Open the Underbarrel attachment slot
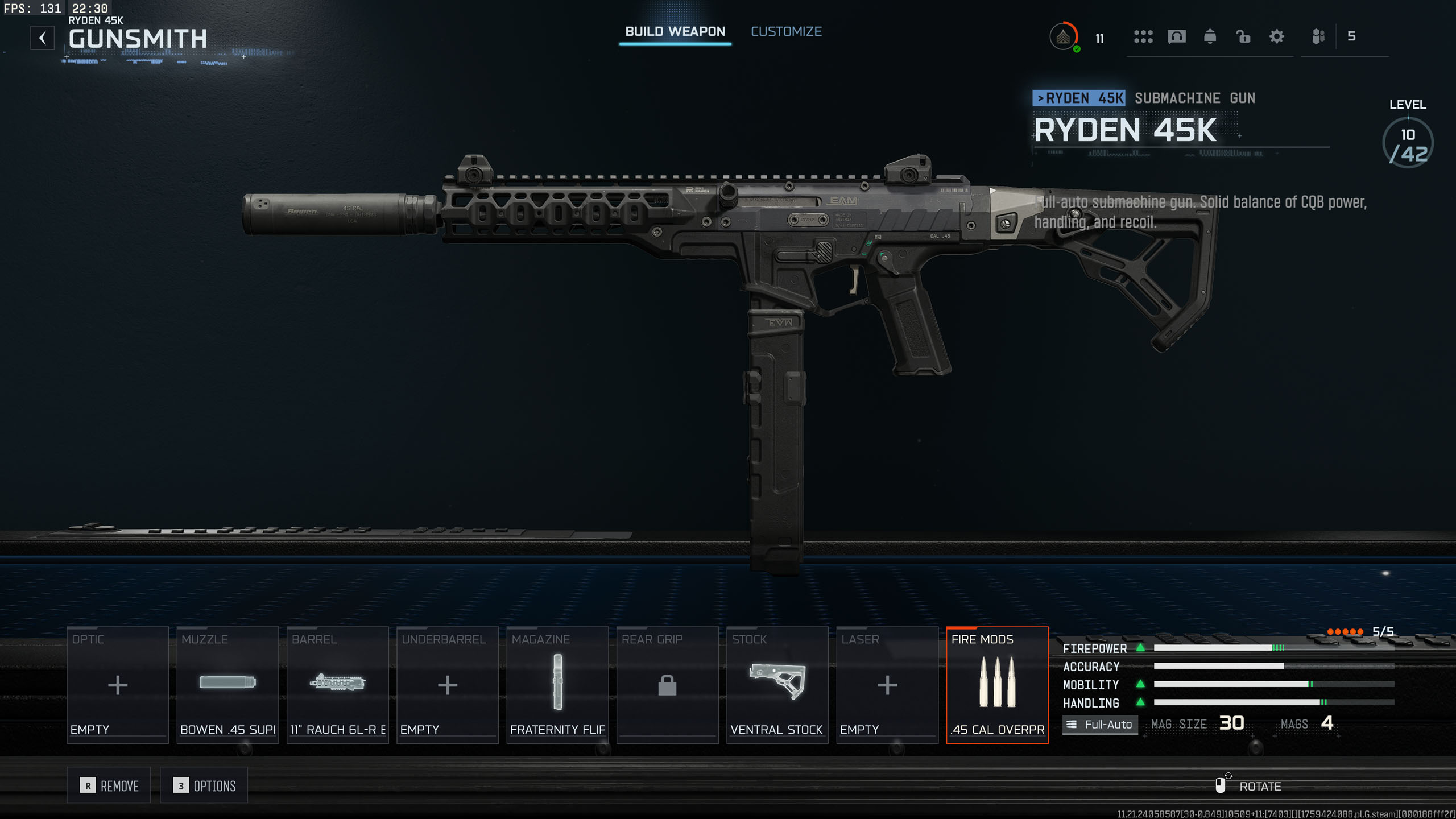1456x819 pixels. [448, 685]
